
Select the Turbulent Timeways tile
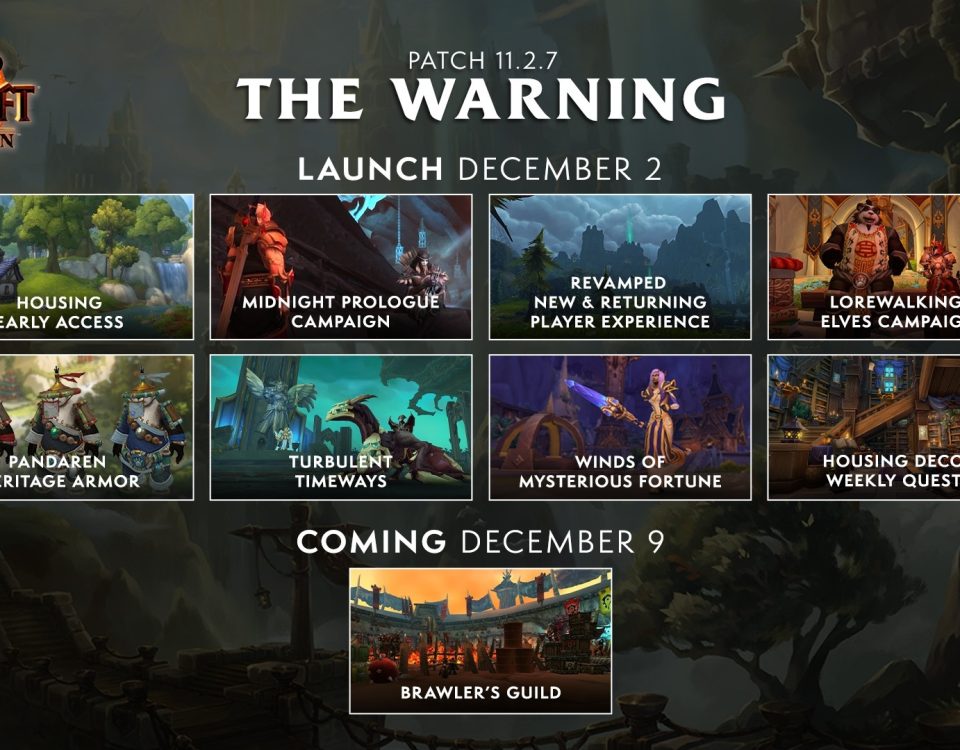point(341,427)
